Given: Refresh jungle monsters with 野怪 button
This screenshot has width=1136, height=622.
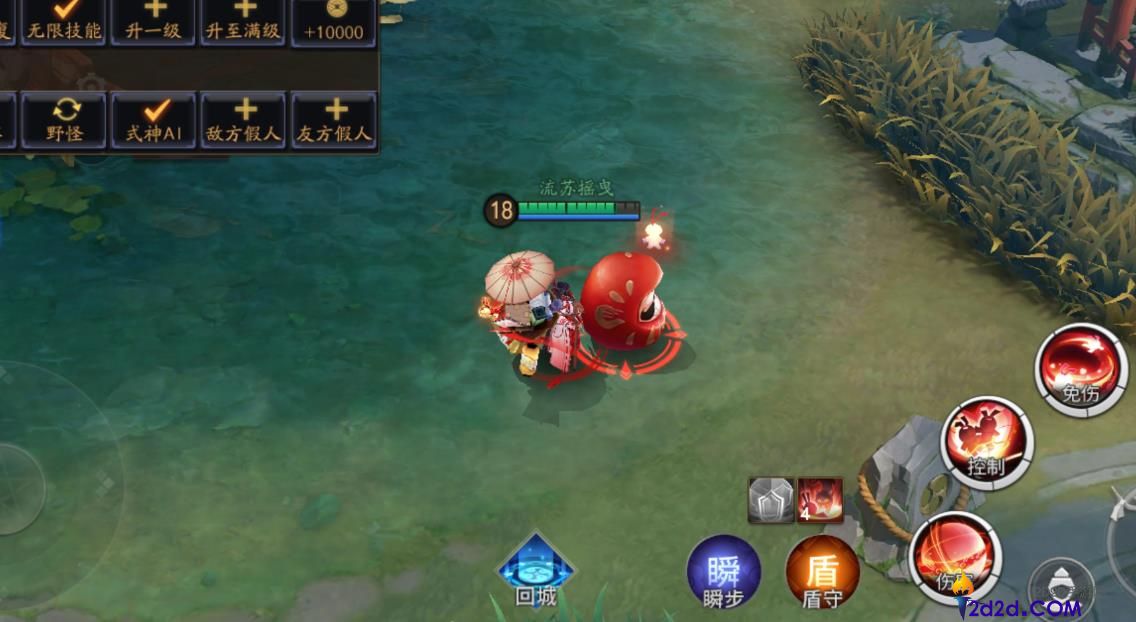Looking at the screenshot, I should click(64, 120).
